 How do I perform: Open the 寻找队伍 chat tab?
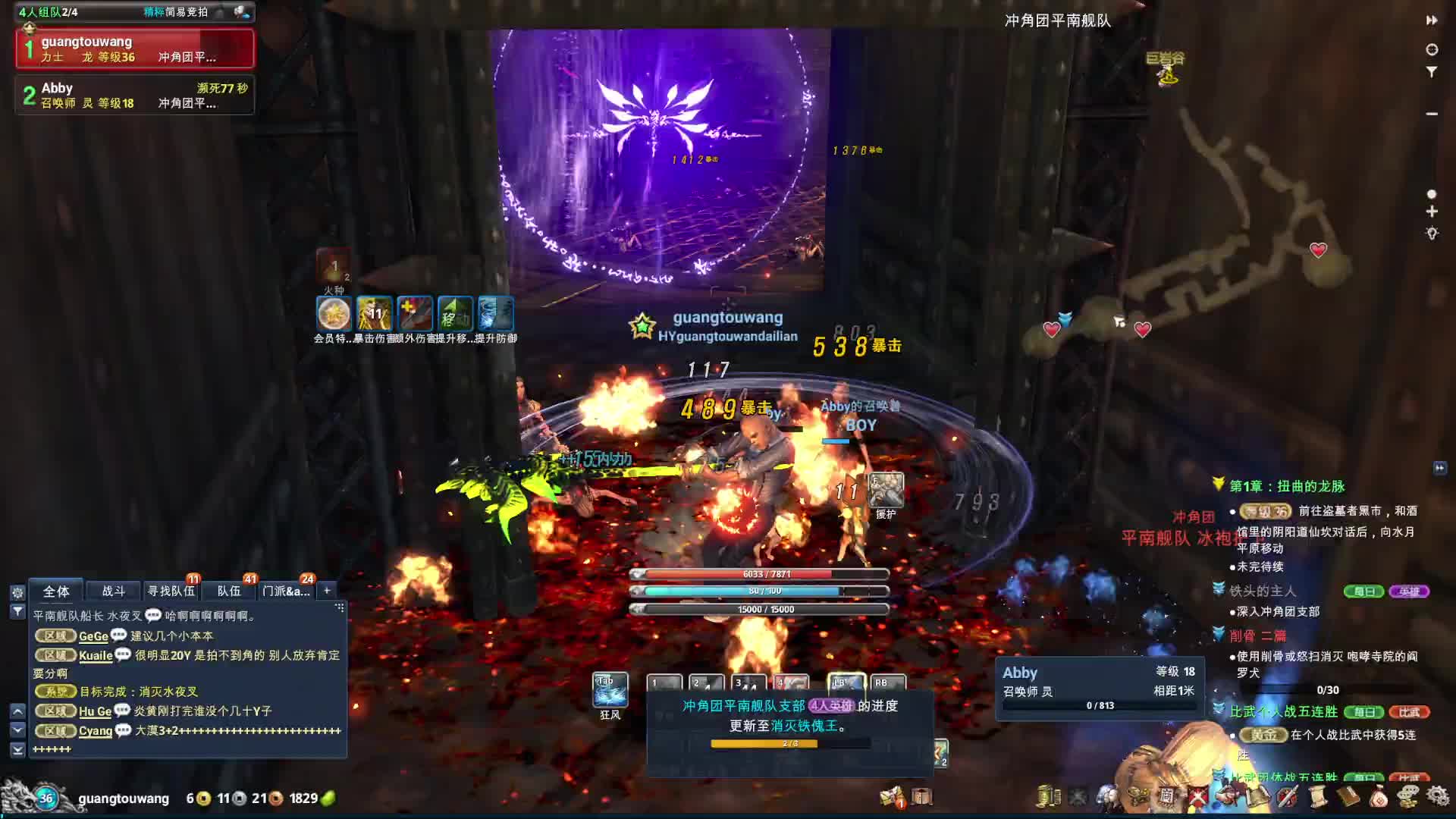click(171, 591)
